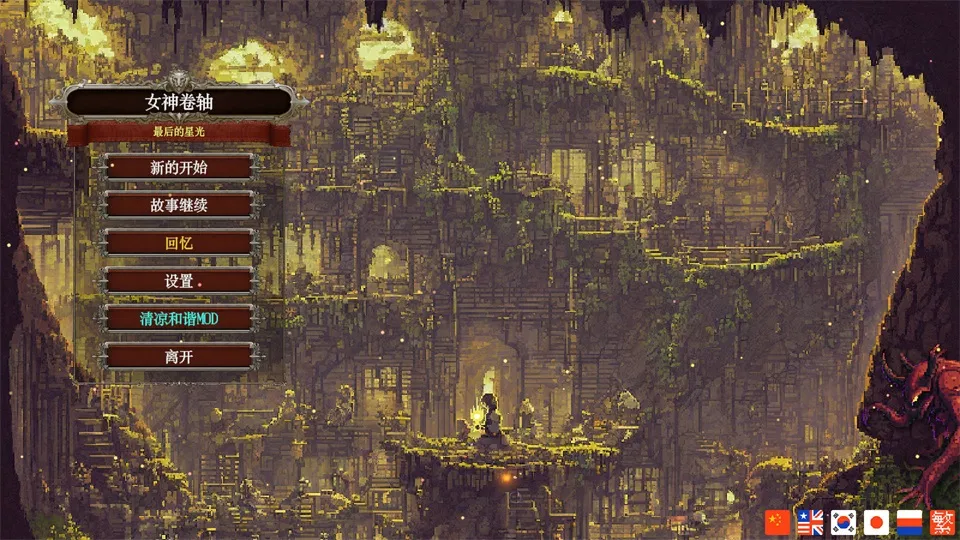Select the 清凉和谐MOD entry
The width and height of the screenshot is (960, 540).
pos(179,319)
